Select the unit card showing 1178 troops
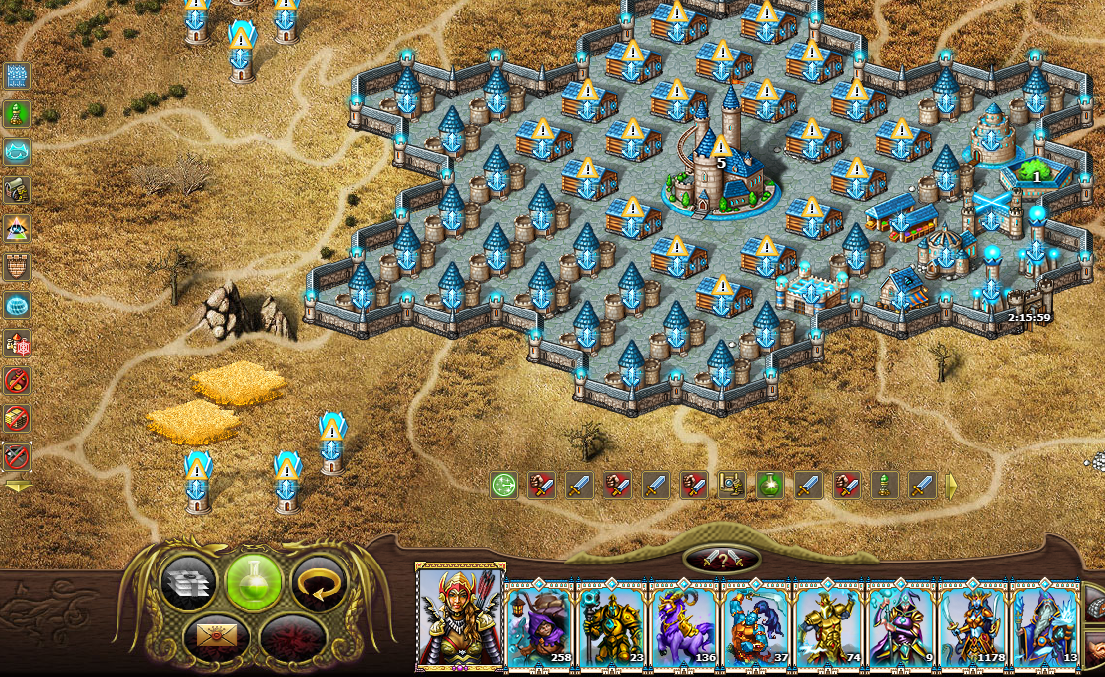Image resolution: width=1105 pixels, height=677 pixels. (x=972, y=625)
